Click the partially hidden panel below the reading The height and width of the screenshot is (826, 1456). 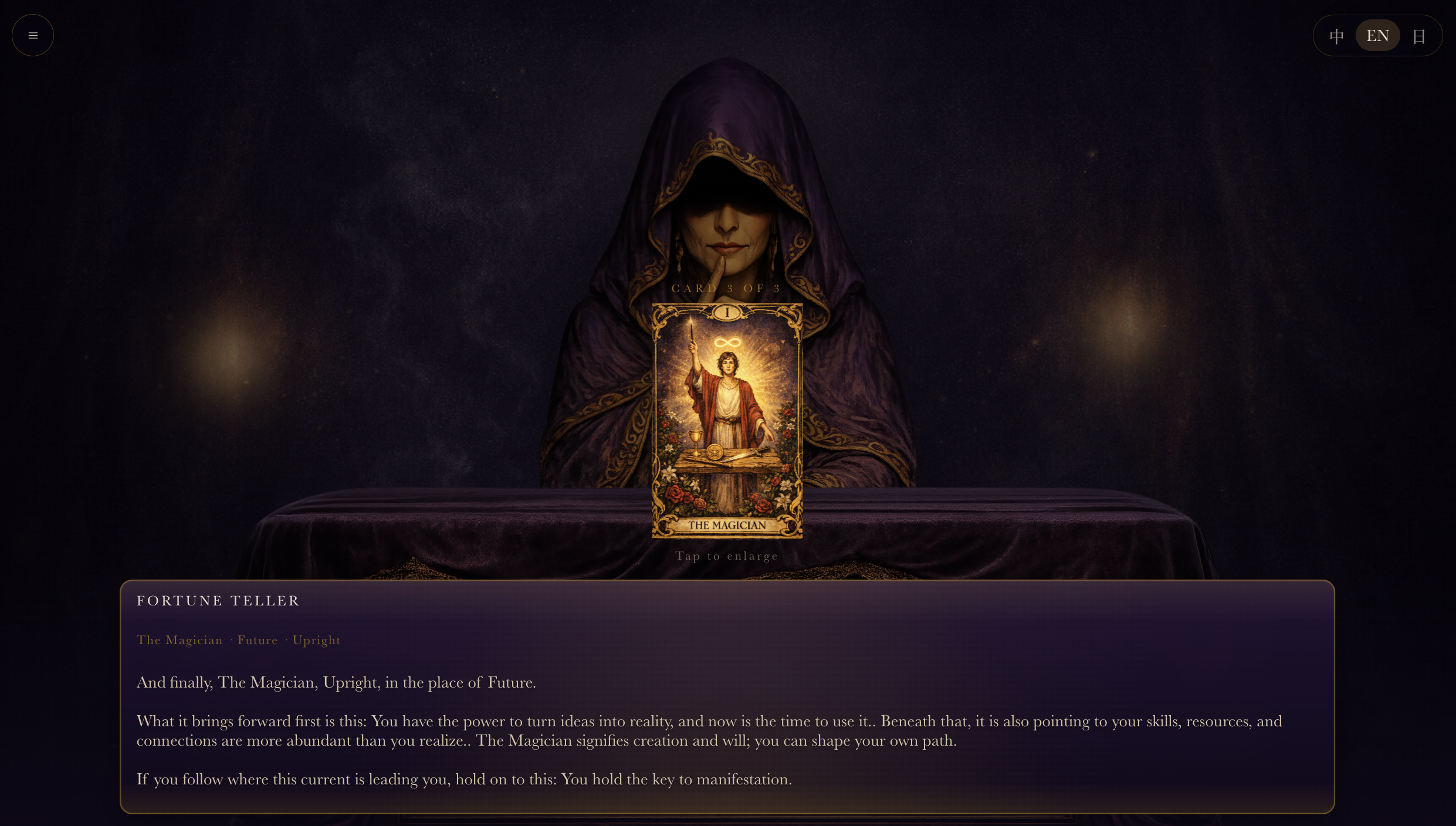[x=727, y=820]
